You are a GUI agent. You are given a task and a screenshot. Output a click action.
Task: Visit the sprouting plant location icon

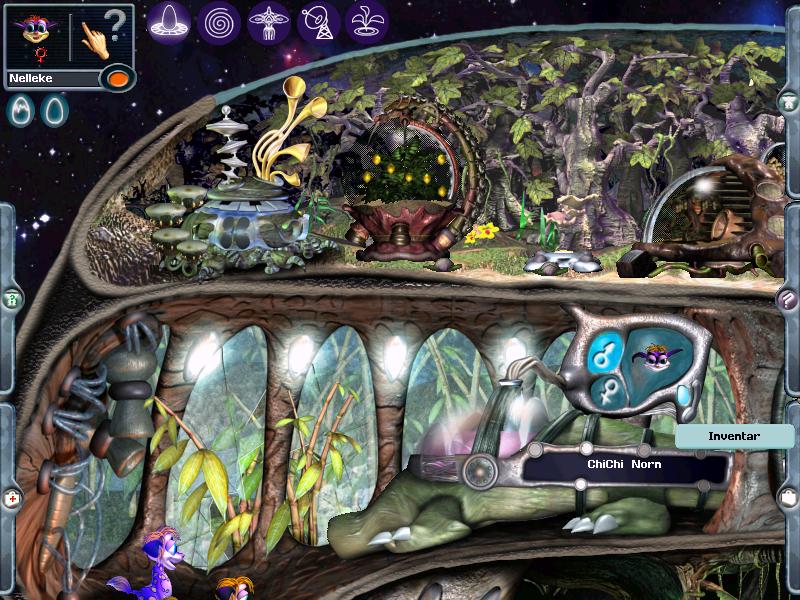(368, 21)
